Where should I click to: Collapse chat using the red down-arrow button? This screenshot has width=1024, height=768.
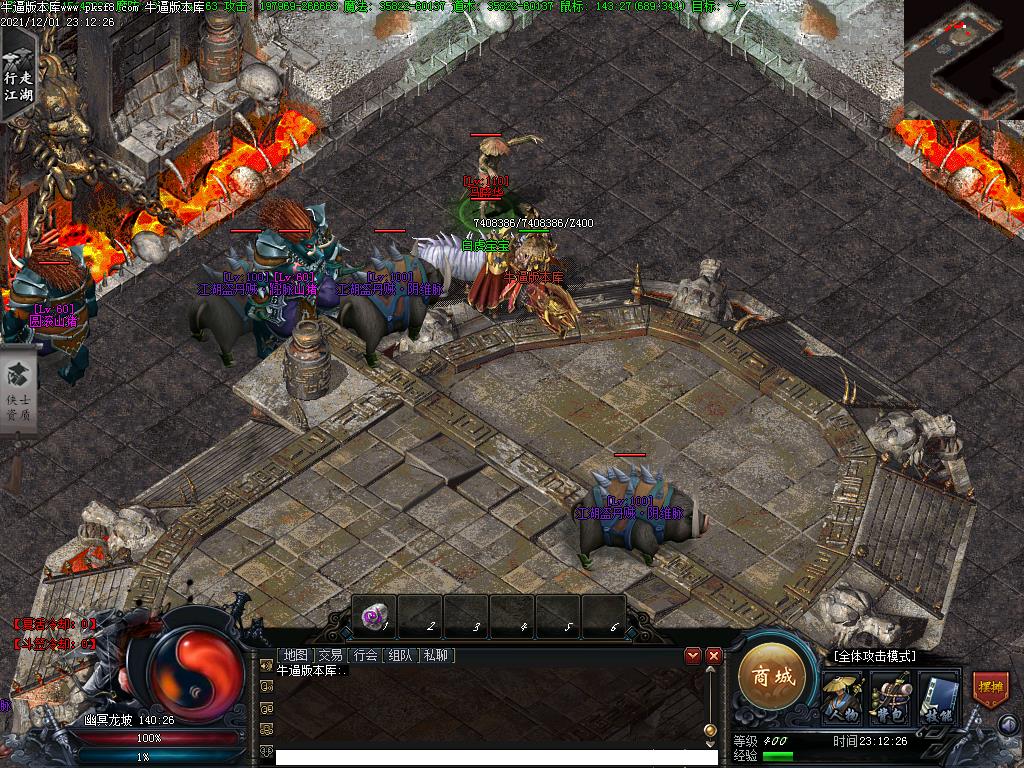tap(692, 655)
